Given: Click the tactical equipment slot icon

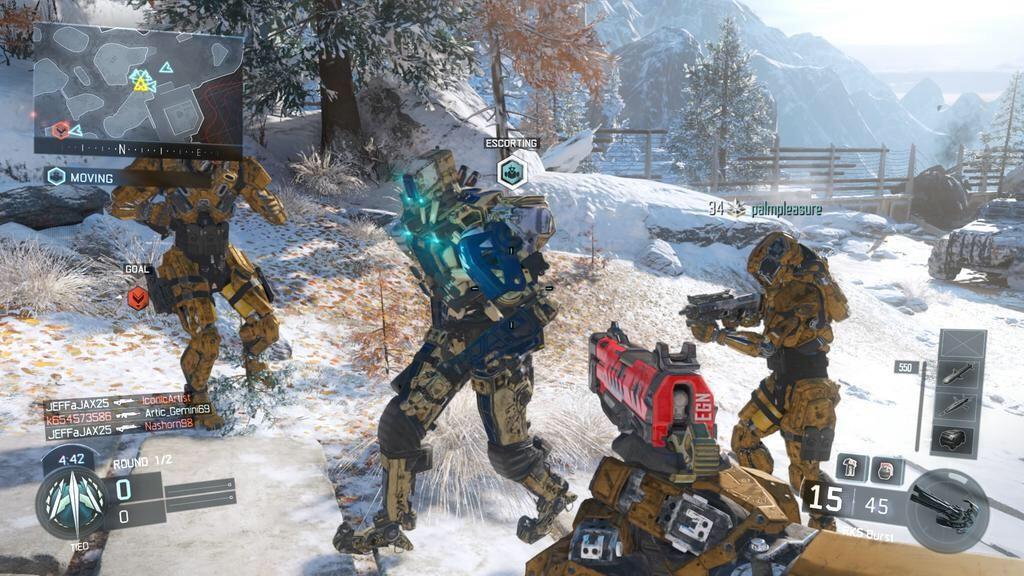Looking at the screenshot, I should [x=852, y=467].
